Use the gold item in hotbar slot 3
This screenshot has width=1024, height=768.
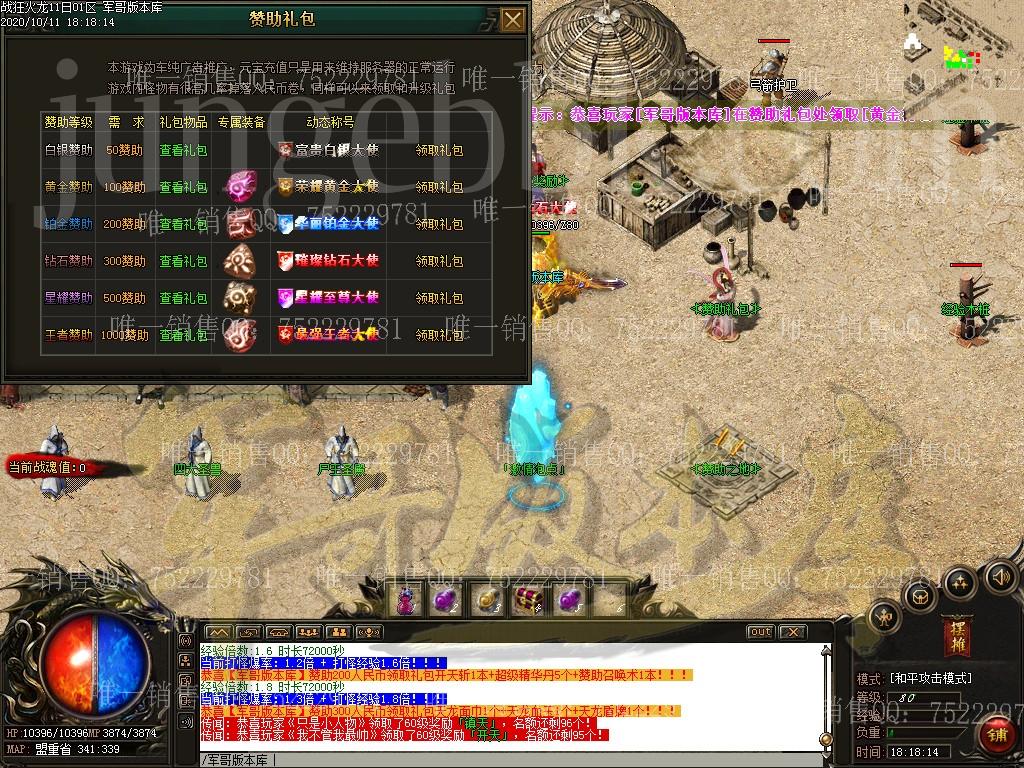485,600
